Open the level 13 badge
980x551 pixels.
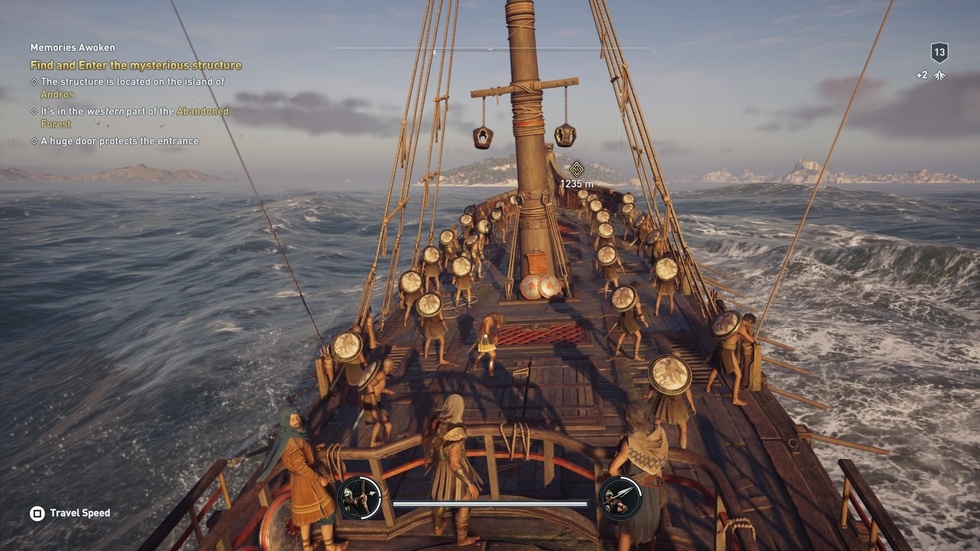pyautogui.click(x=939, y=53)
